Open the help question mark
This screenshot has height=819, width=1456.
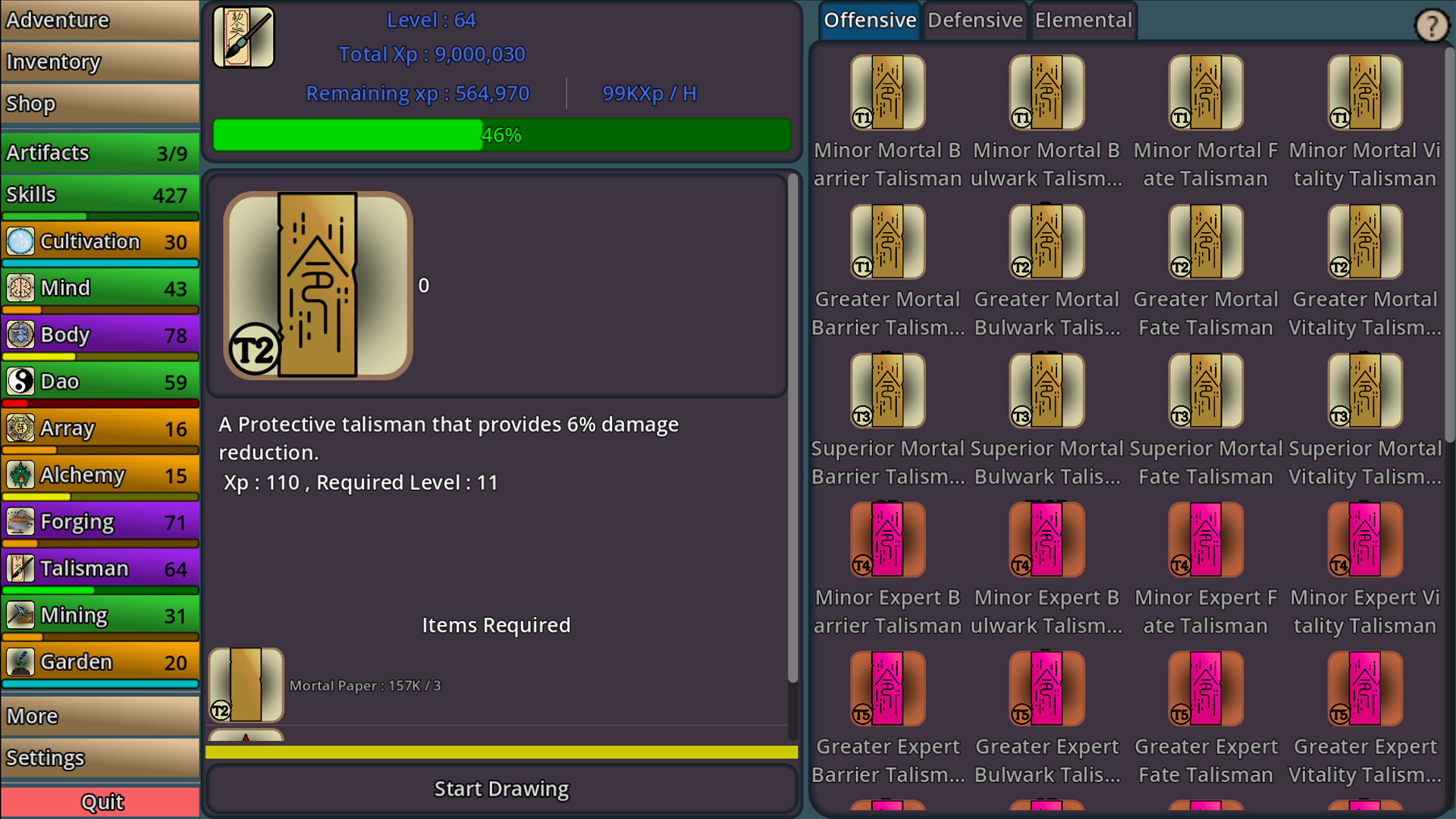1432,25
